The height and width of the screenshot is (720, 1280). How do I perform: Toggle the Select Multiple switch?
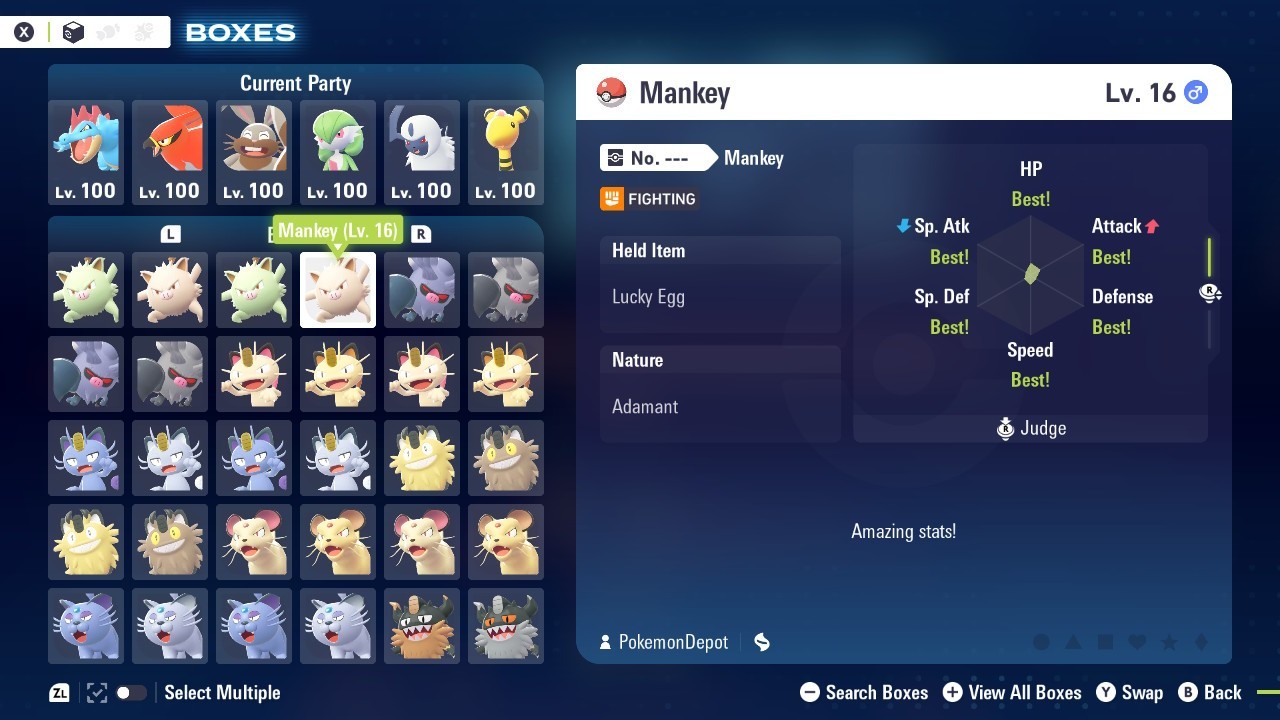131,692
